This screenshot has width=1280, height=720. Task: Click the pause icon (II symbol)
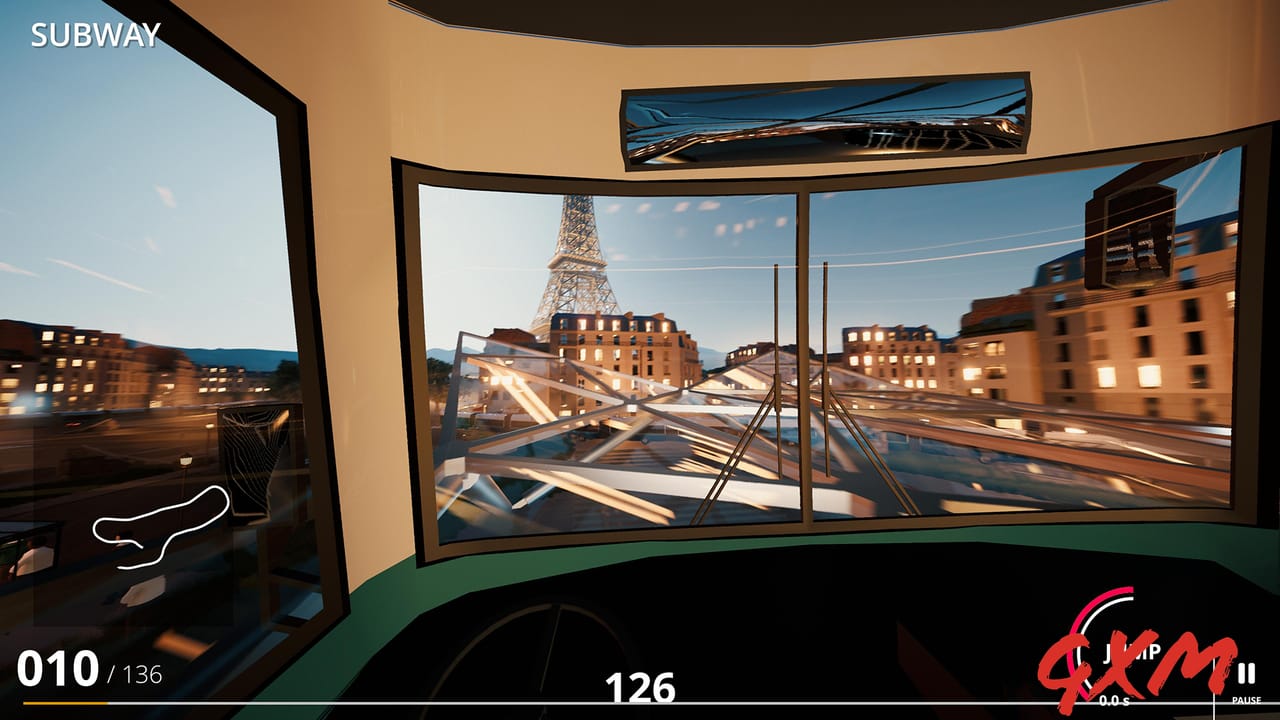point(1247,675)
